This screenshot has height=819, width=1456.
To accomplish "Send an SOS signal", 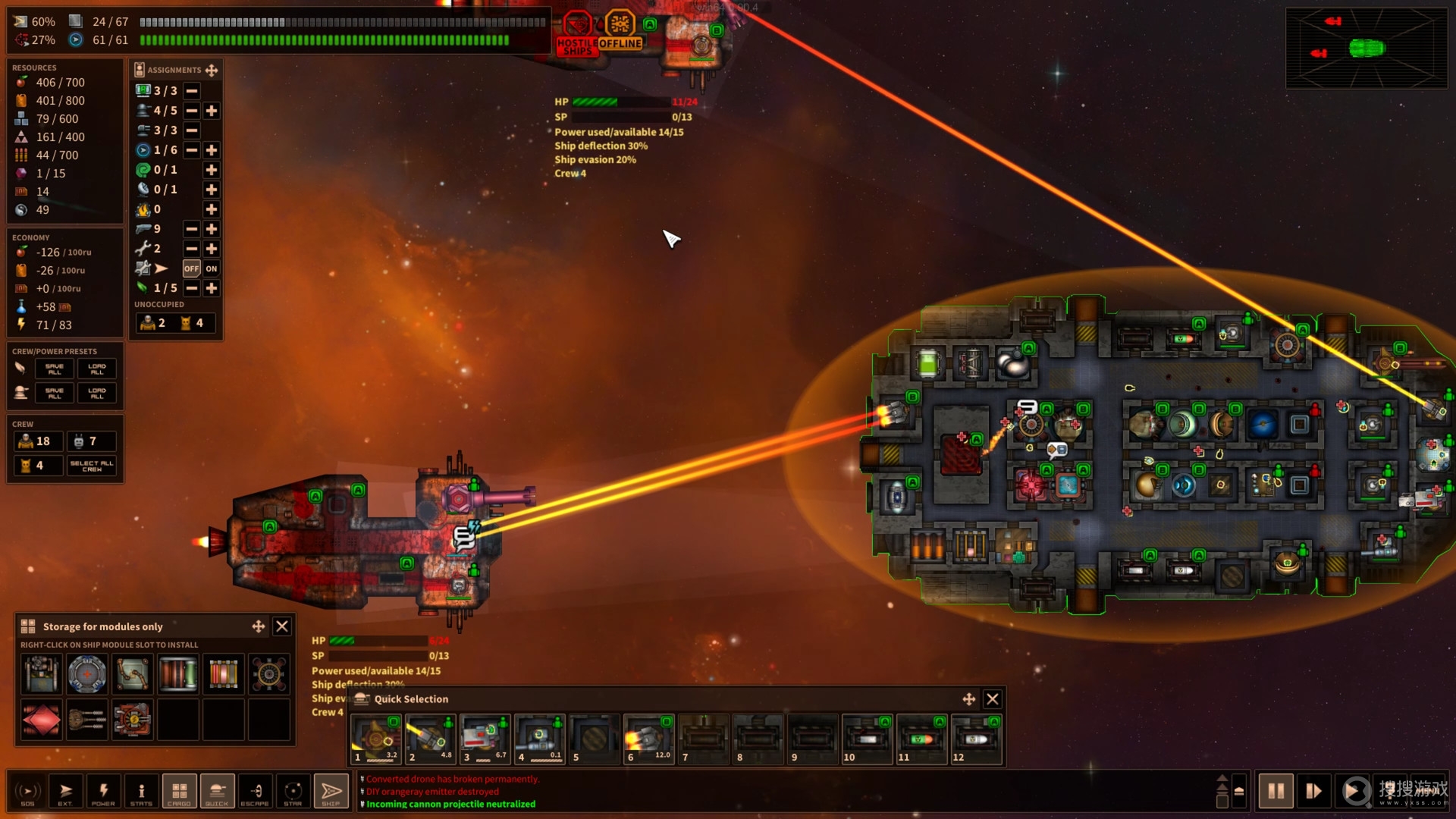I will (27, 791).
